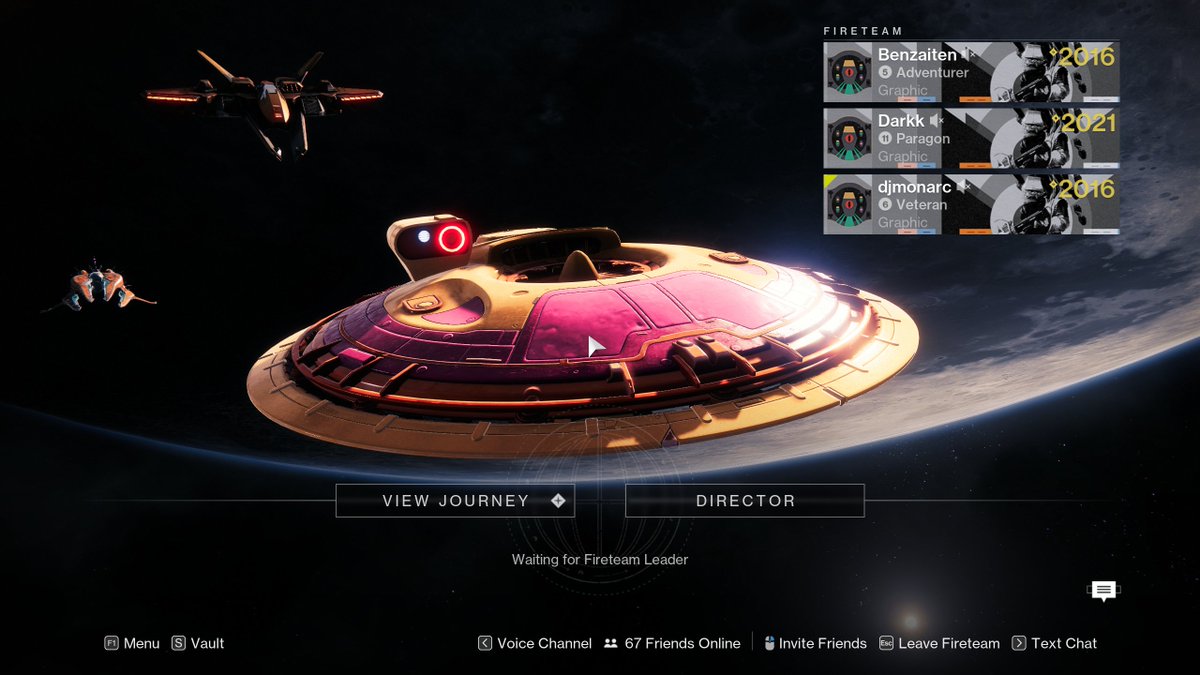Select Darkk's fireteam card
This screenshot has height=675, width=1200.
coord(970,138)
